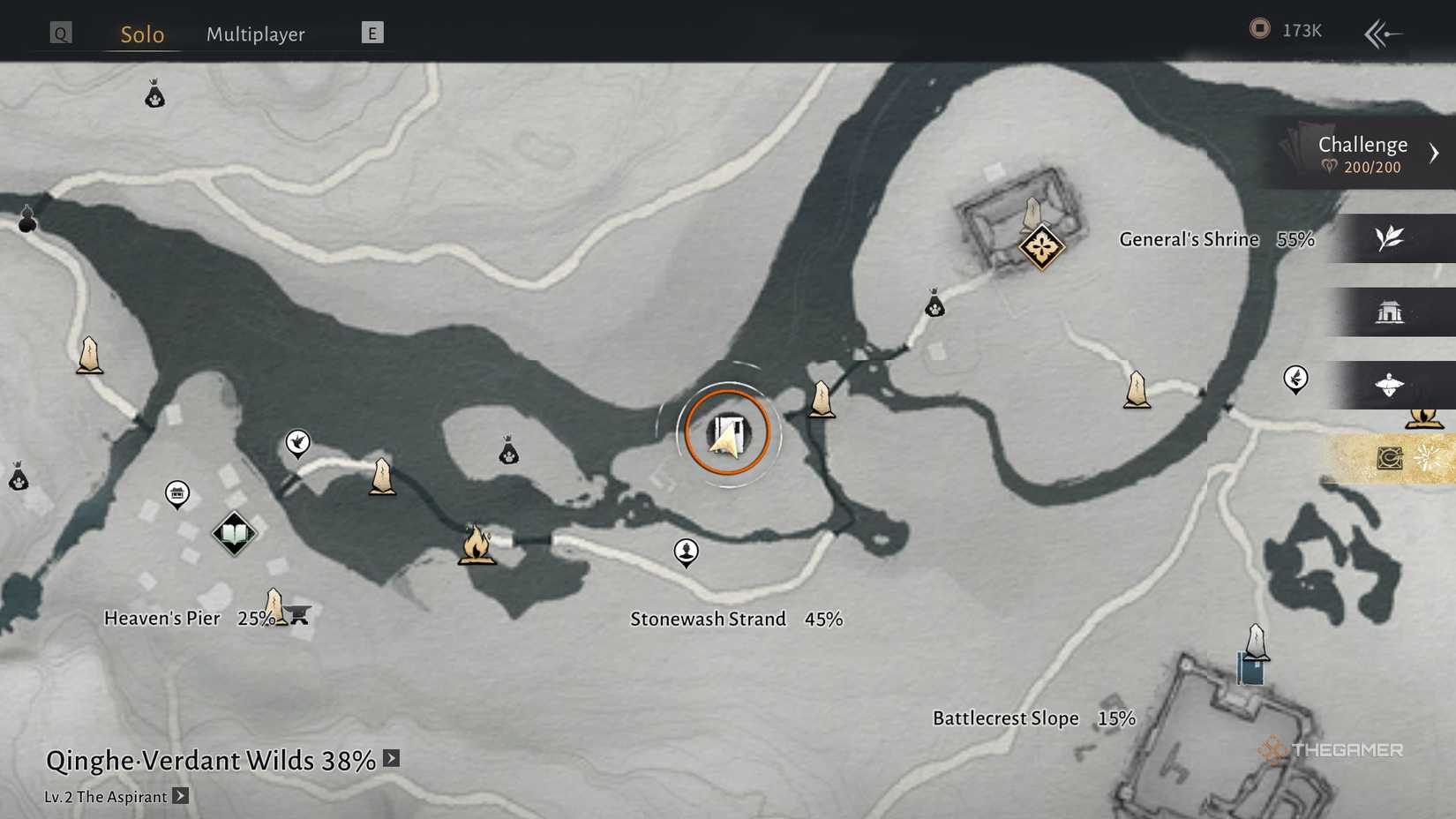The image size is (1456, 819).
Task: Click the campfire fast-travel icon
Action: (x=477, y=545)
